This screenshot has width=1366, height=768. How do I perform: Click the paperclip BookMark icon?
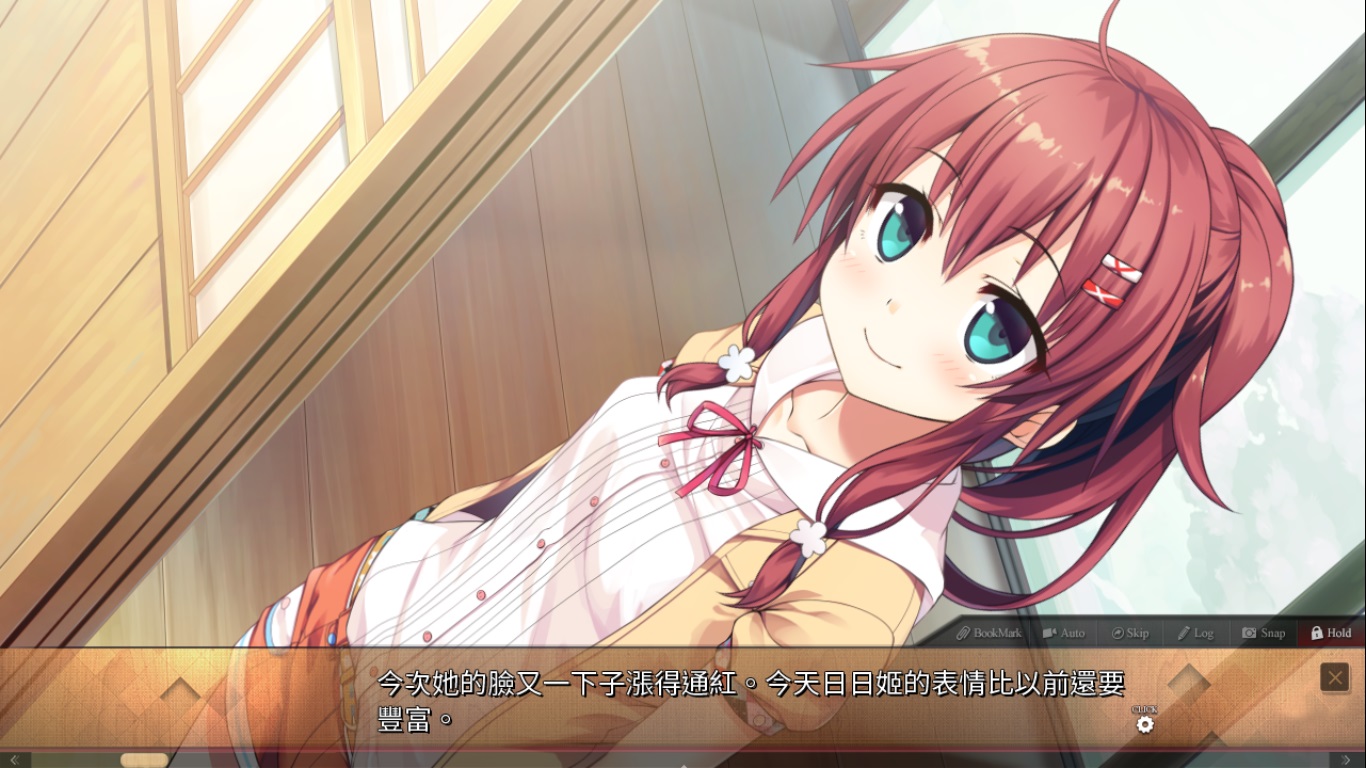[x=963, y=632]
